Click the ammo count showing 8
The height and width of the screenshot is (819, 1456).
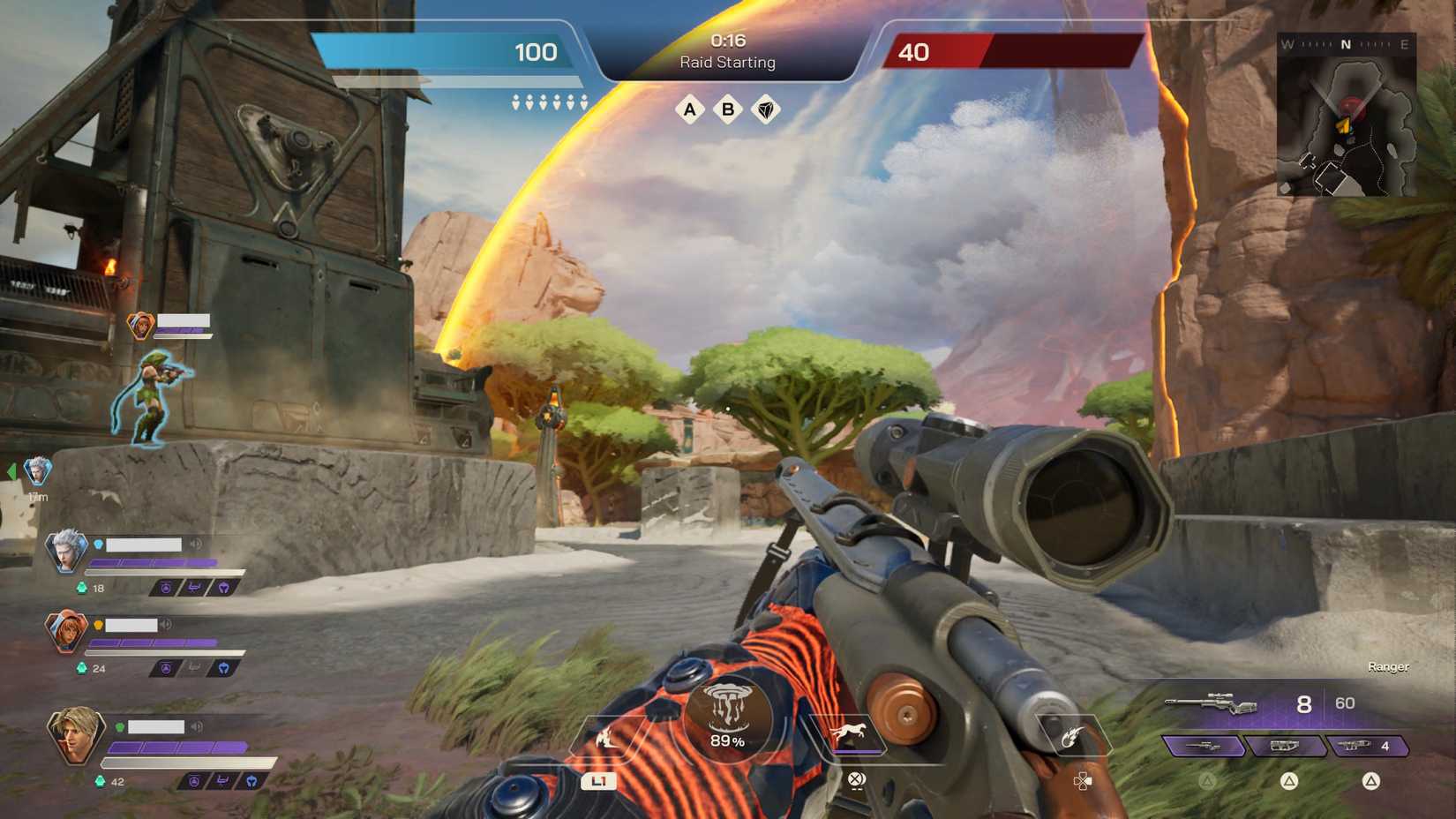[x=1303, y=703]
